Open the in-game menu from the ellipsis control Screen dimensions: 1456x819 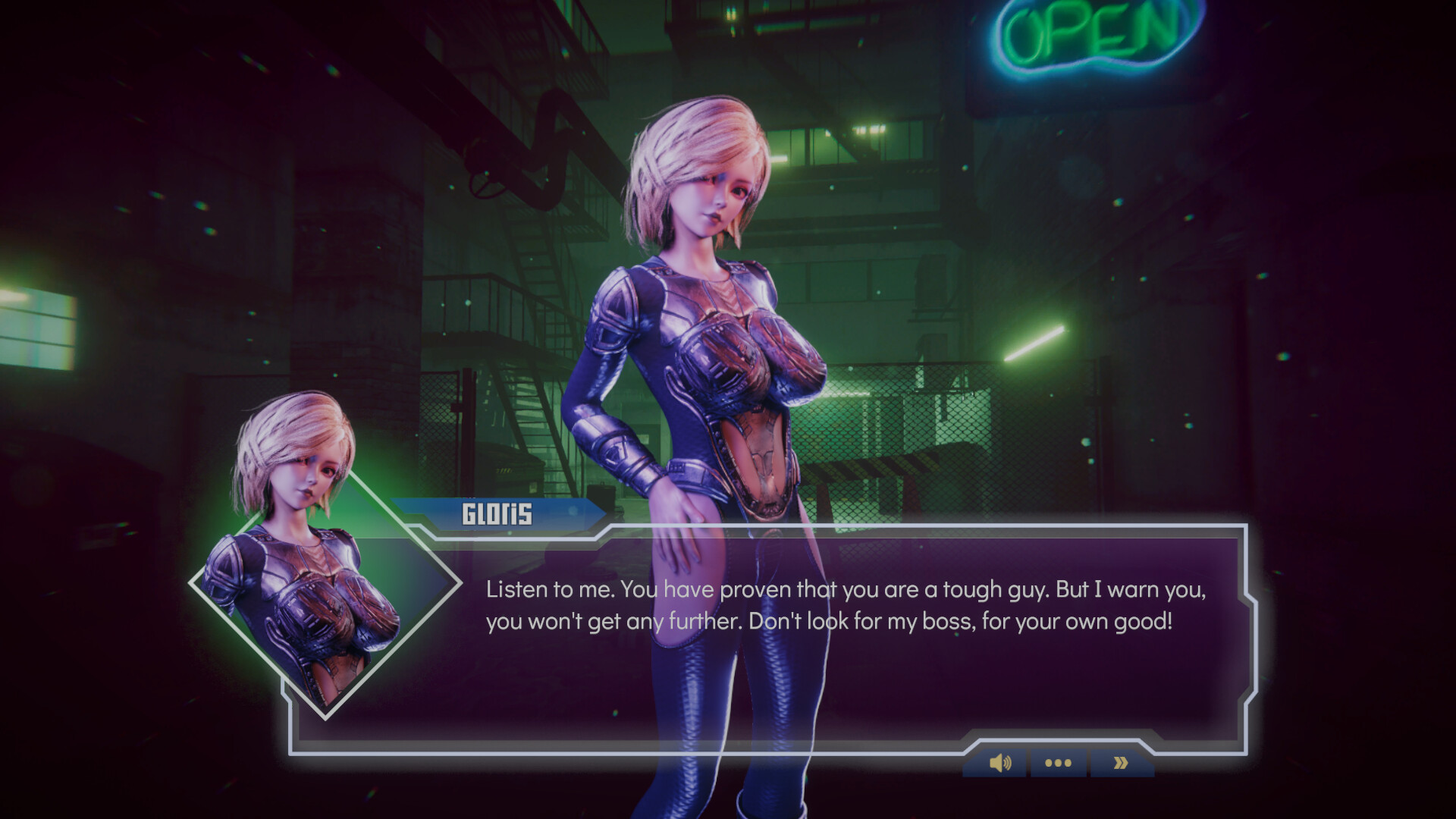pos(1058,763)
